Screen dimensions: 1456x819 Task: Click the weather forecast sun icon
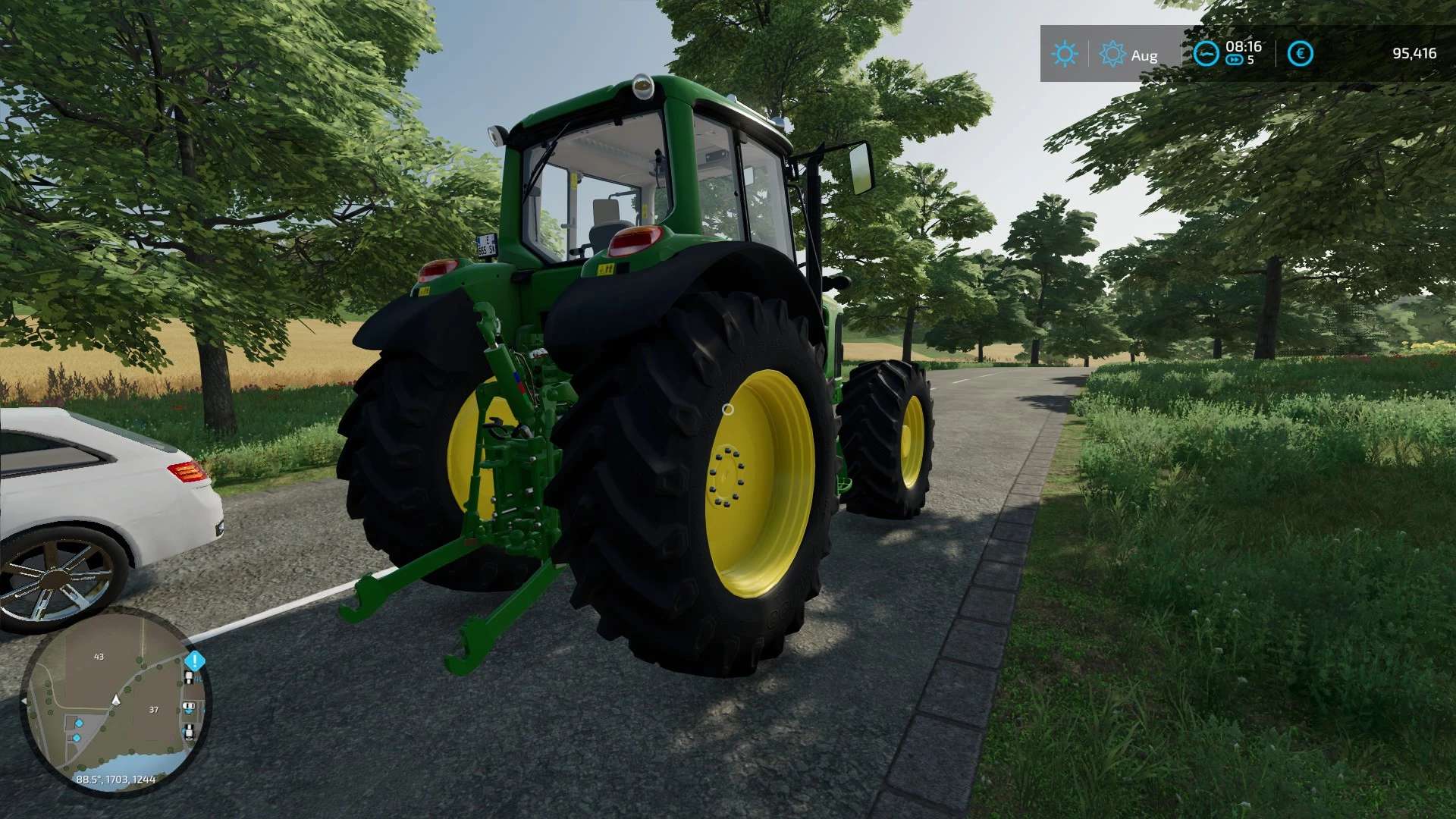[x=1112, y=52]
